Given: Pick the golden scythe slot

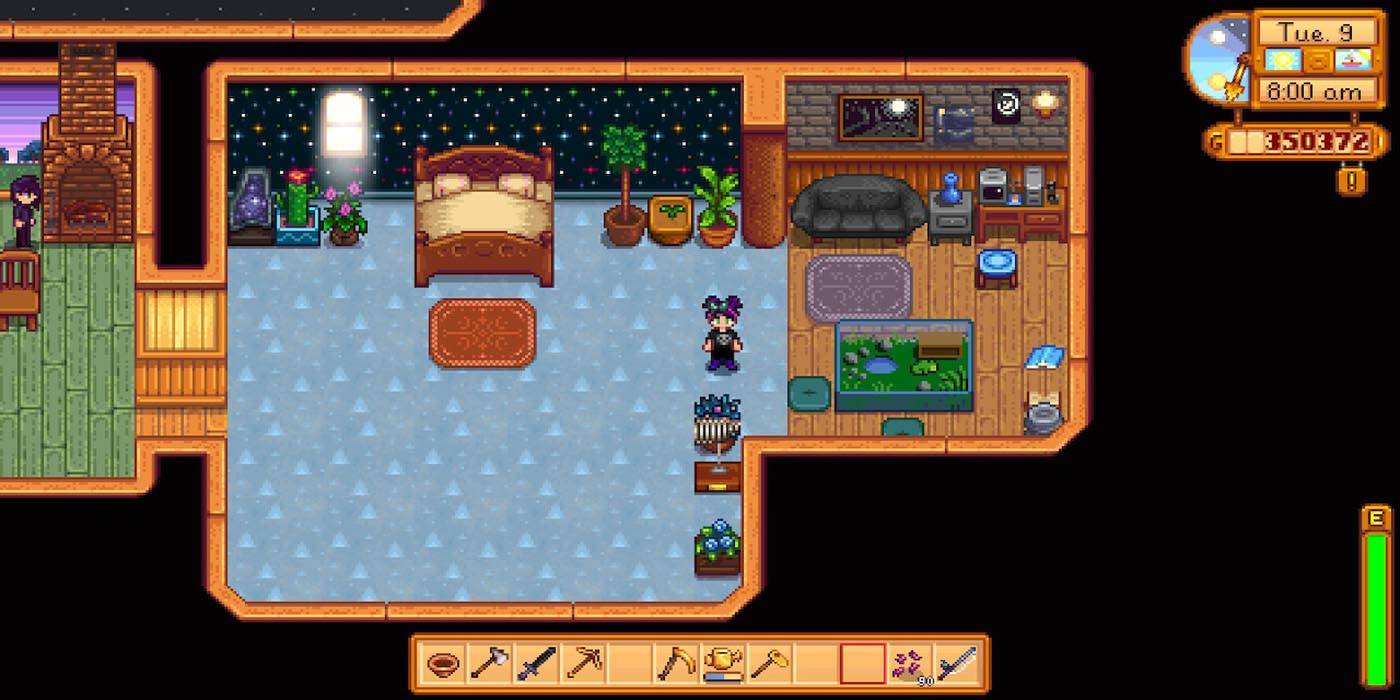Looking at the screenshot, I should [675, 663].
